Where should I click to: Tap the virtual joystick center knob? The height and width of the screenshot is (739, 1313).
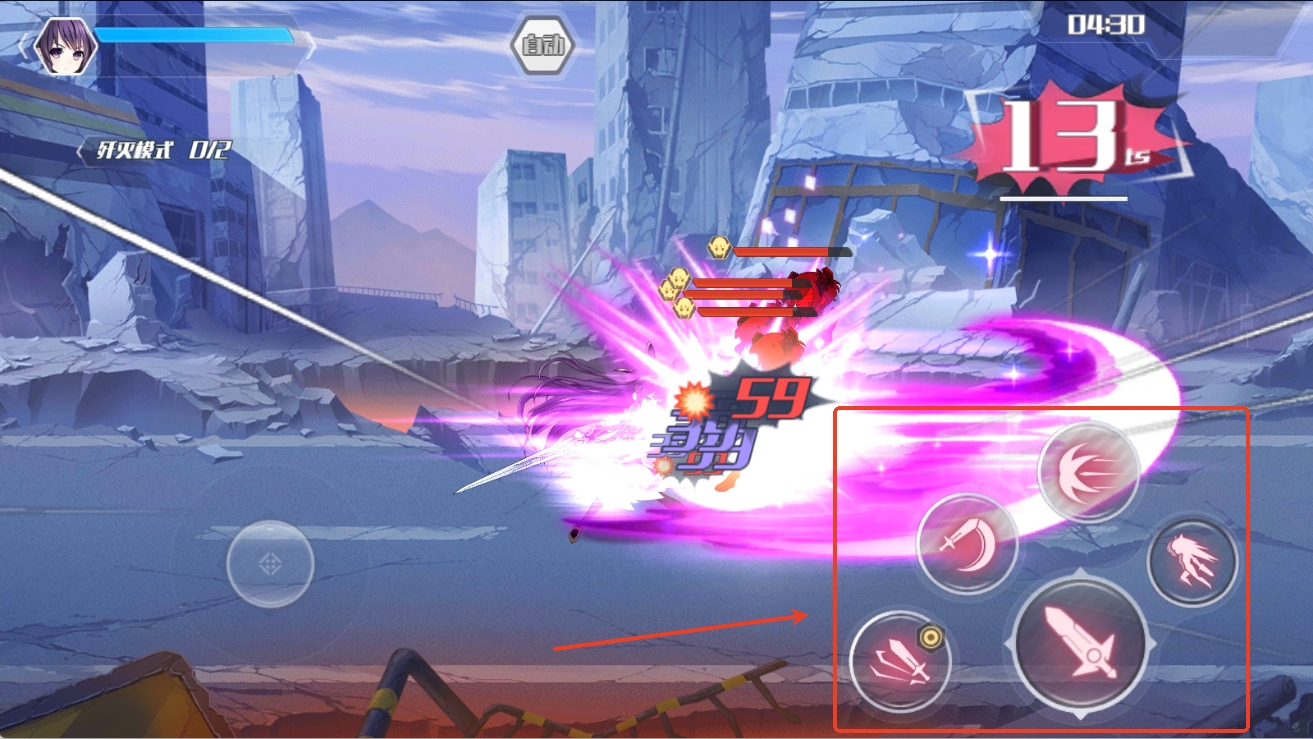point(270,564)
